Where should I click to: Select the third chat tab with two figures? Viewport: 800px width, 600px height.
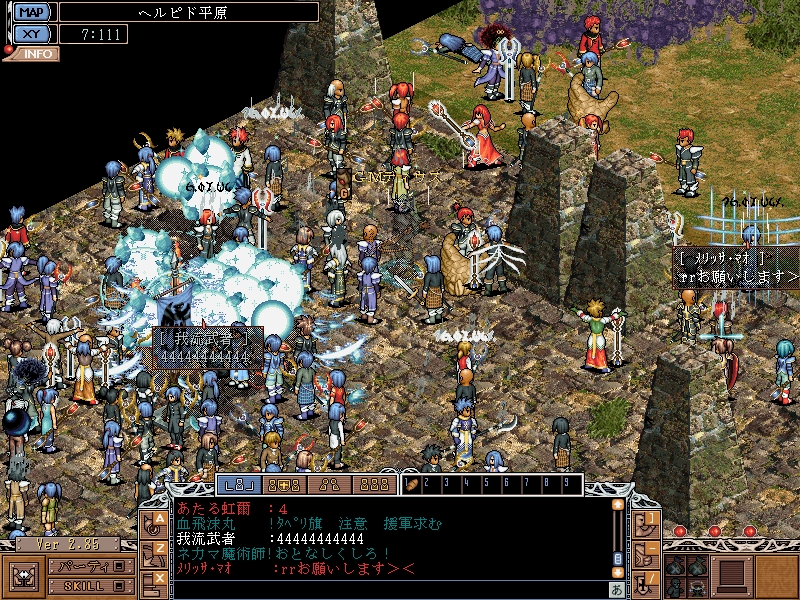(330, 485)
